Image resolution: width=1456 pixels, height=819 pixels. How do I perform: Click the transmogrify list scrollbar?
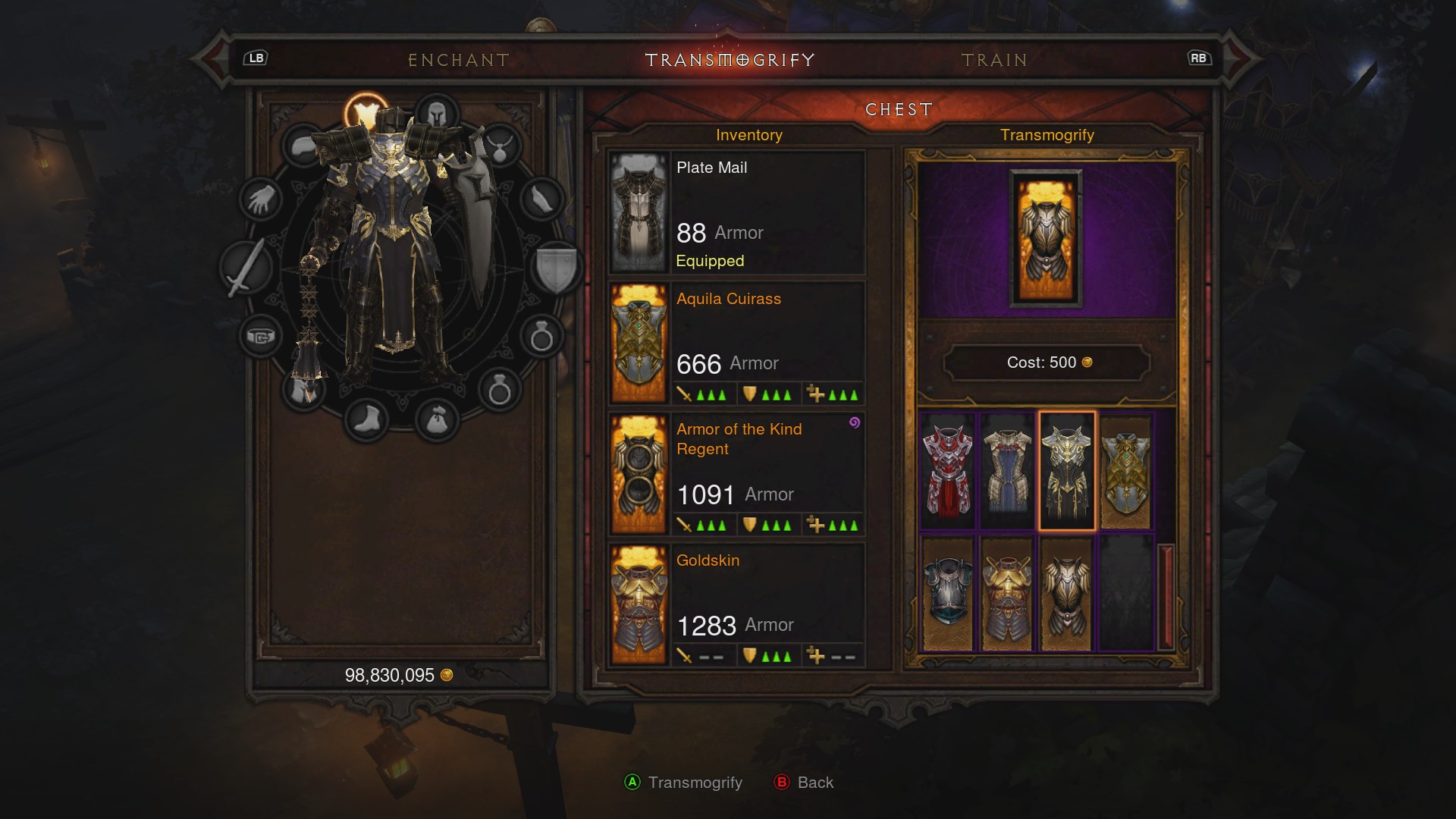(1166, 595)
